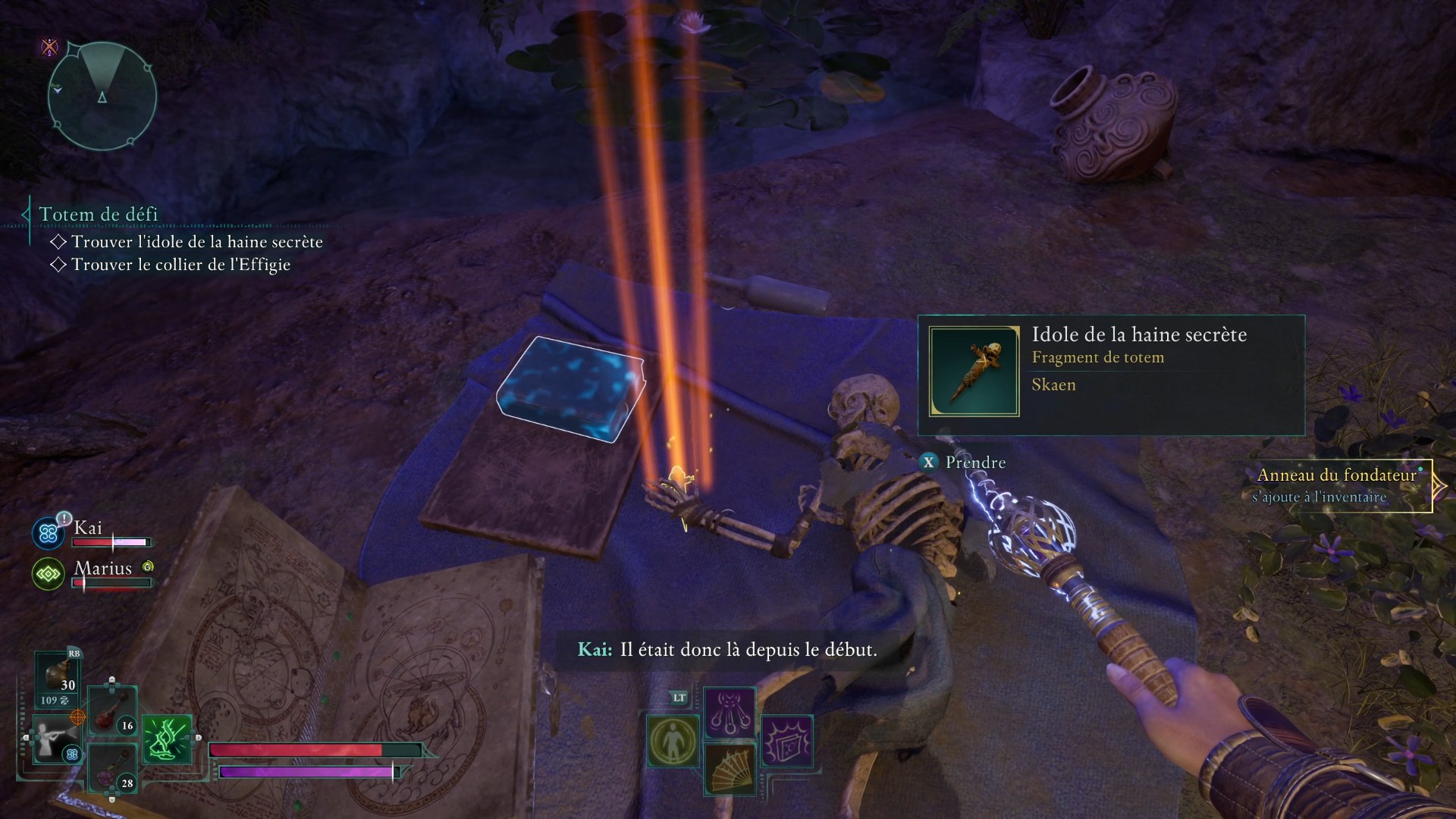Cast the fiery fan spell
The image size is (1456, 819).
click(x=730, y=769)
